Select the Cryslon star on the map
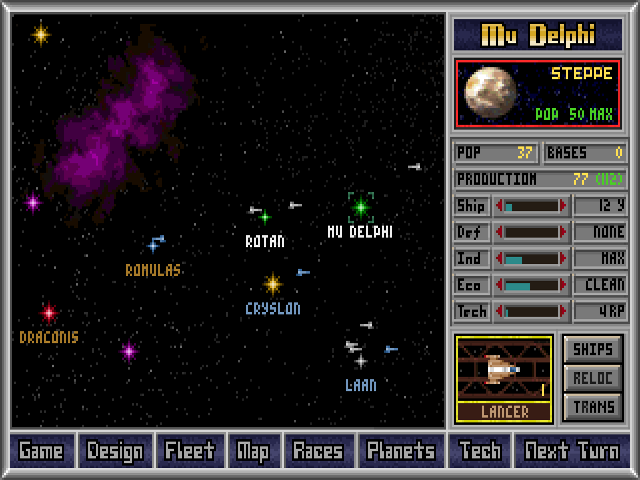 point(272,285)
